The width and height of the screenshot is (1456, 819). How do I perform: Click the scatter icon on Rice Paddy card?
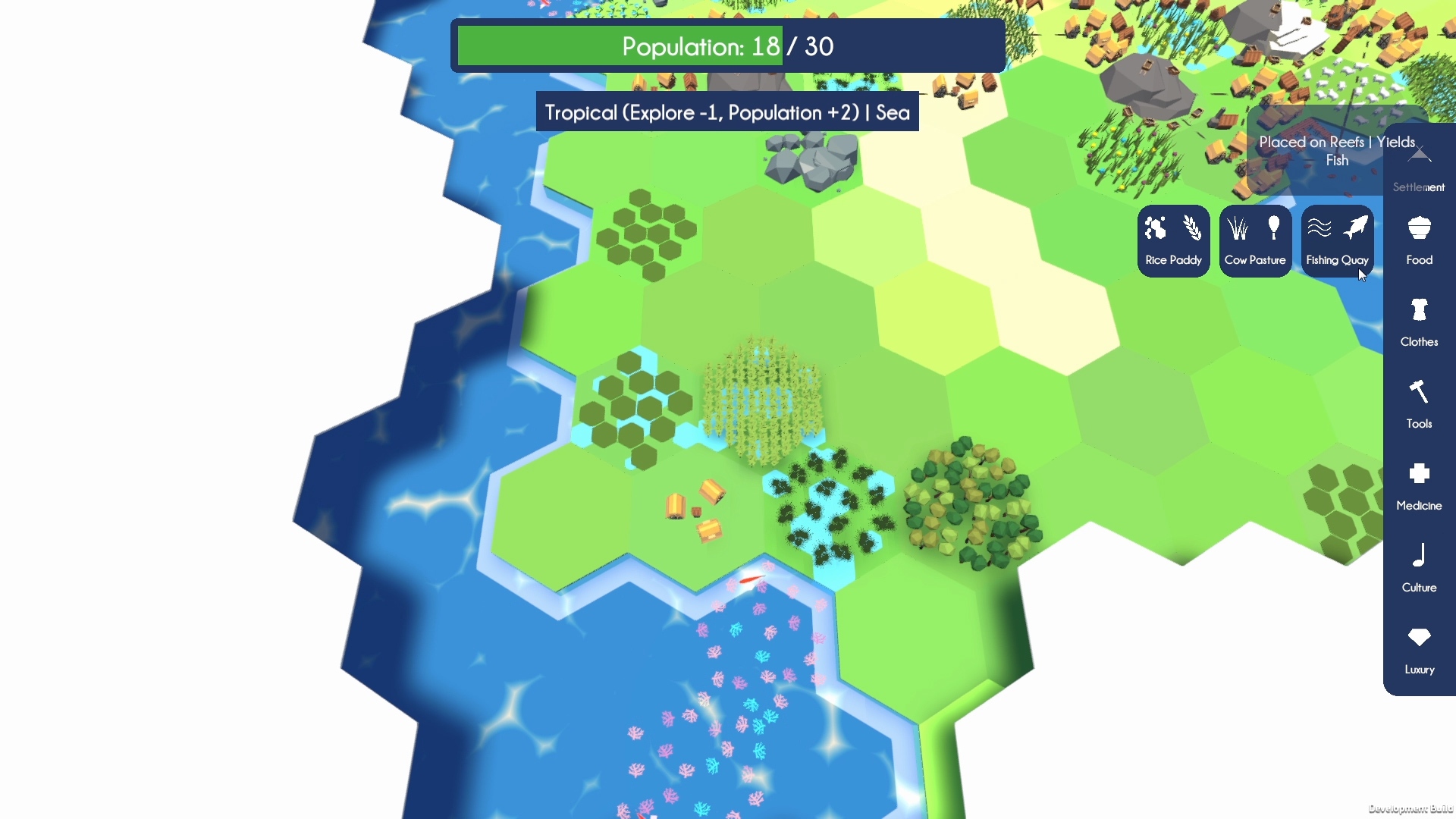click(1156, 227)
